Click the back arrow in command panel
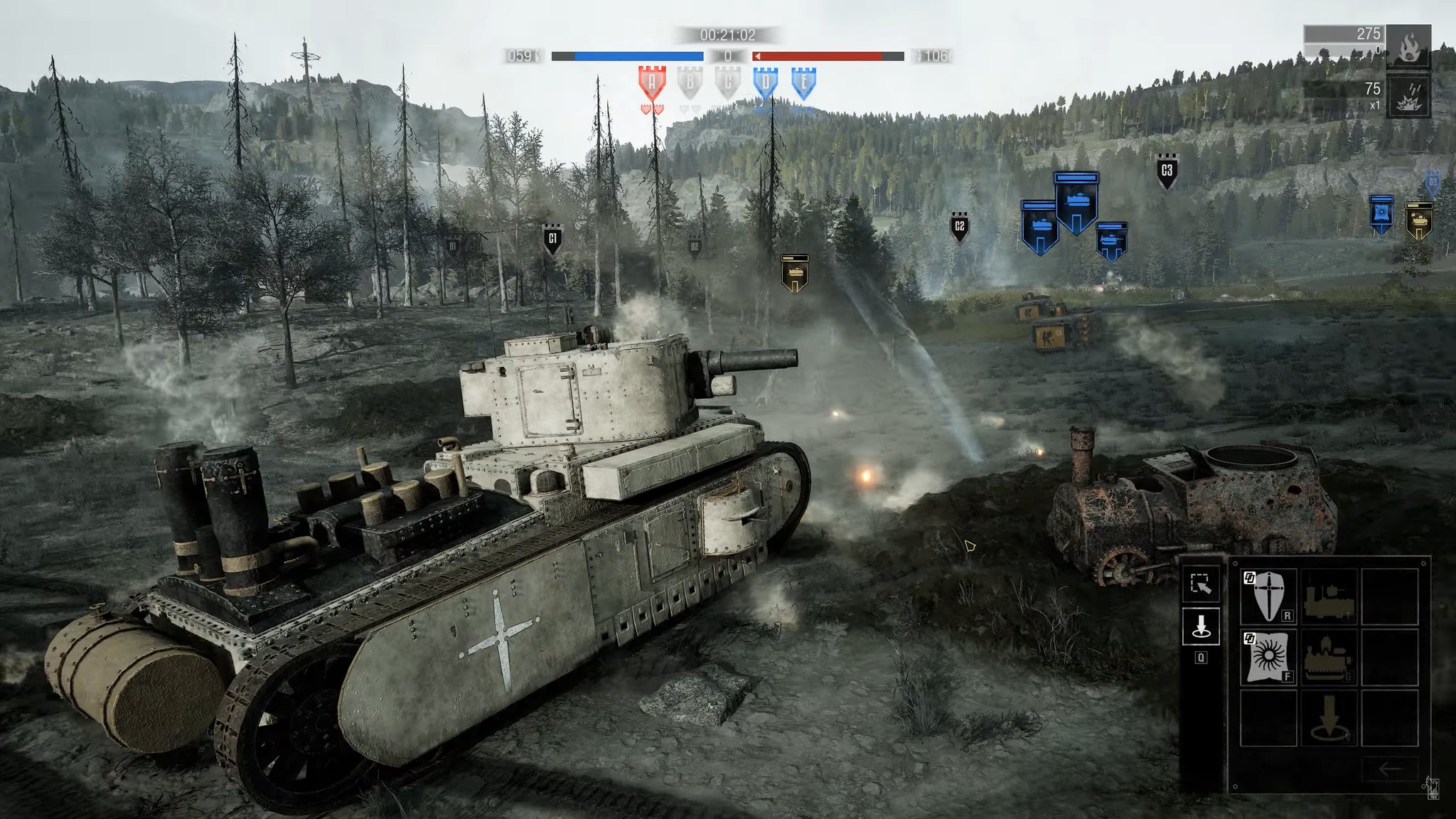 [x=1389, y=768]
